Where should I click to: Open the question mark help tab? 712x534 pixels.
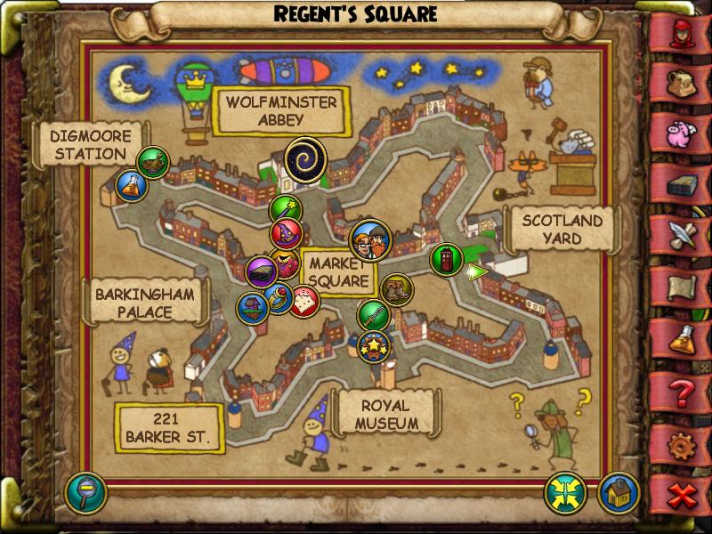pos(682,390)
